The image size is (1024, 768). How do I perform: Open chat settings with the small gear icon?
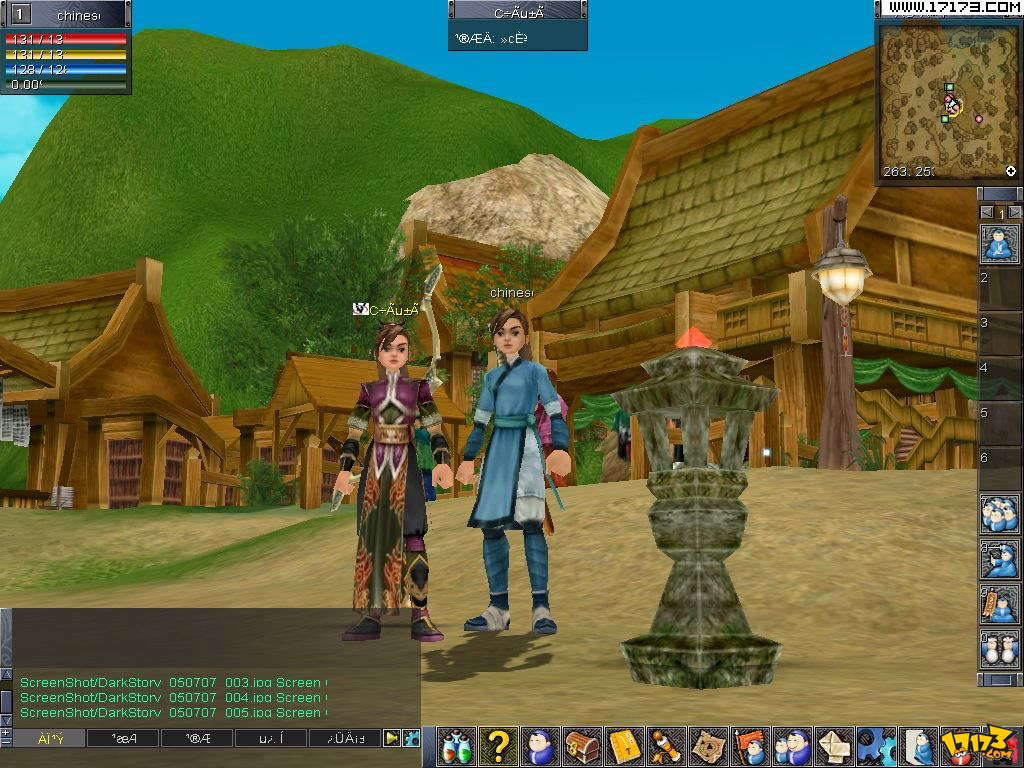coord(410,739)
